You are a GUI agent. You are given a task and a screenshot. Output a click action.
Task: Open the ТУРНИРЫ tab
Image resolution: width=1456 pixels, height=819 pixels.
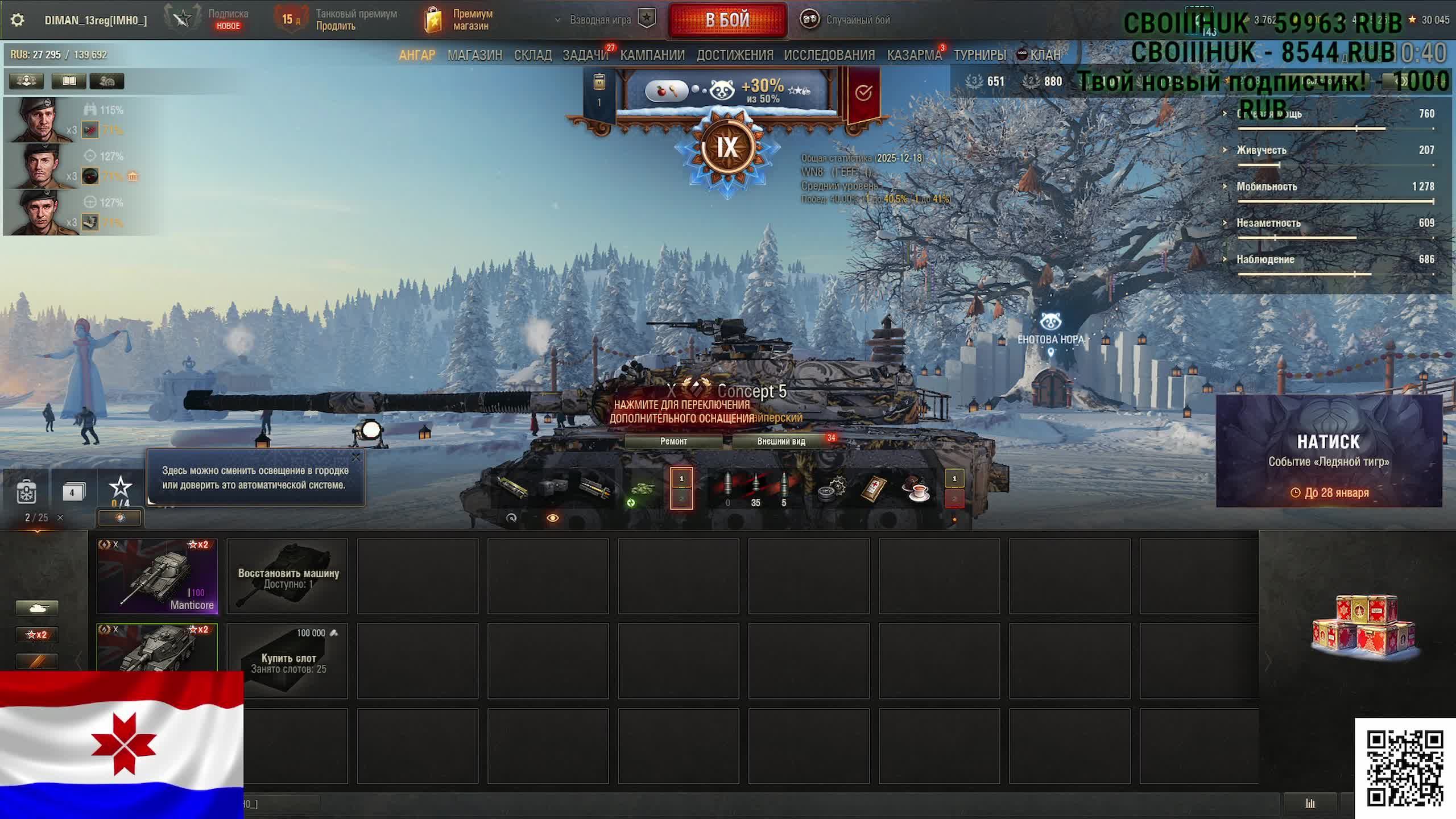[x=979, y=55]
